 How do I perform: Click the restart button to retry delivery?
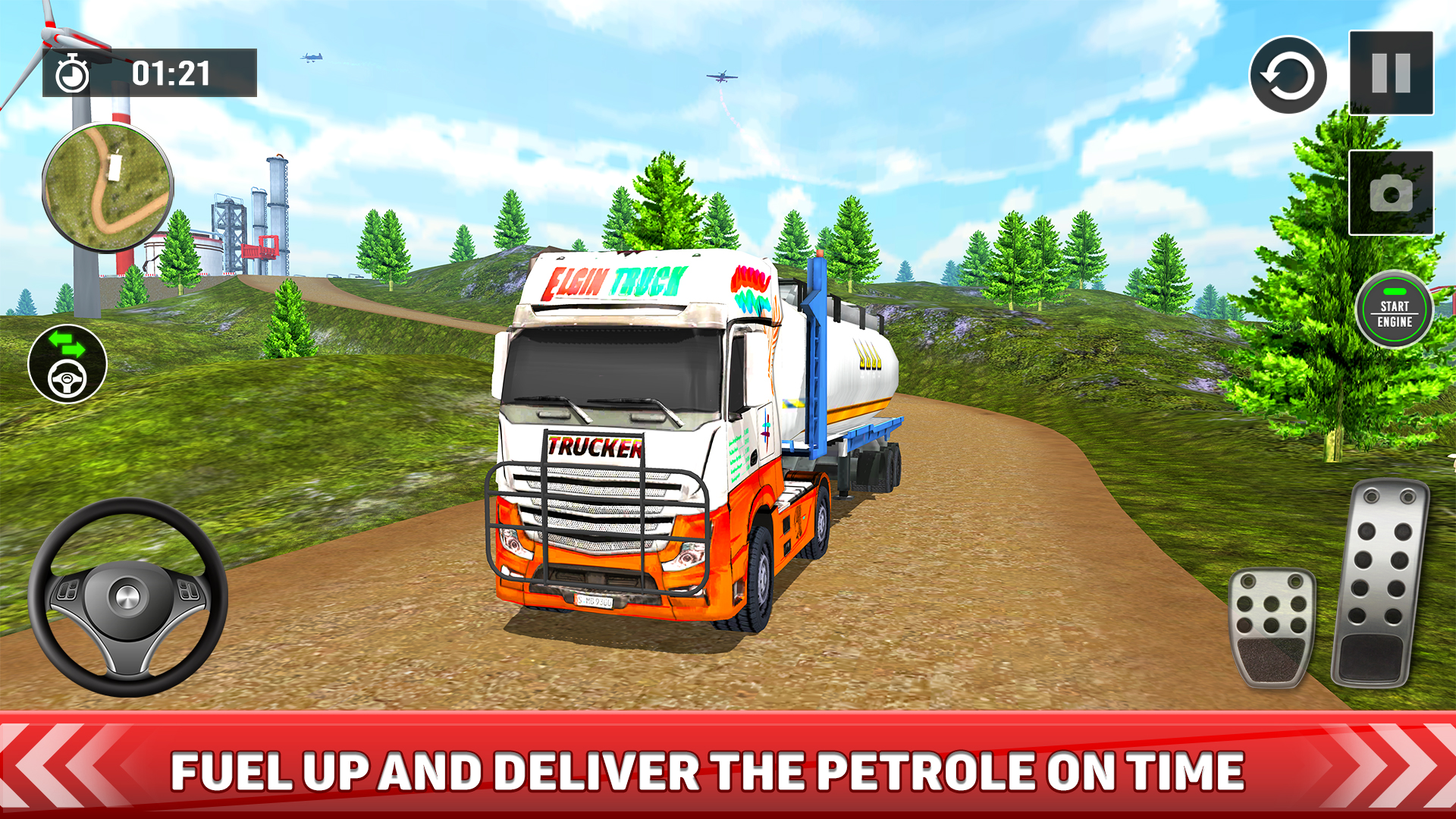[x=1288, y=76]
